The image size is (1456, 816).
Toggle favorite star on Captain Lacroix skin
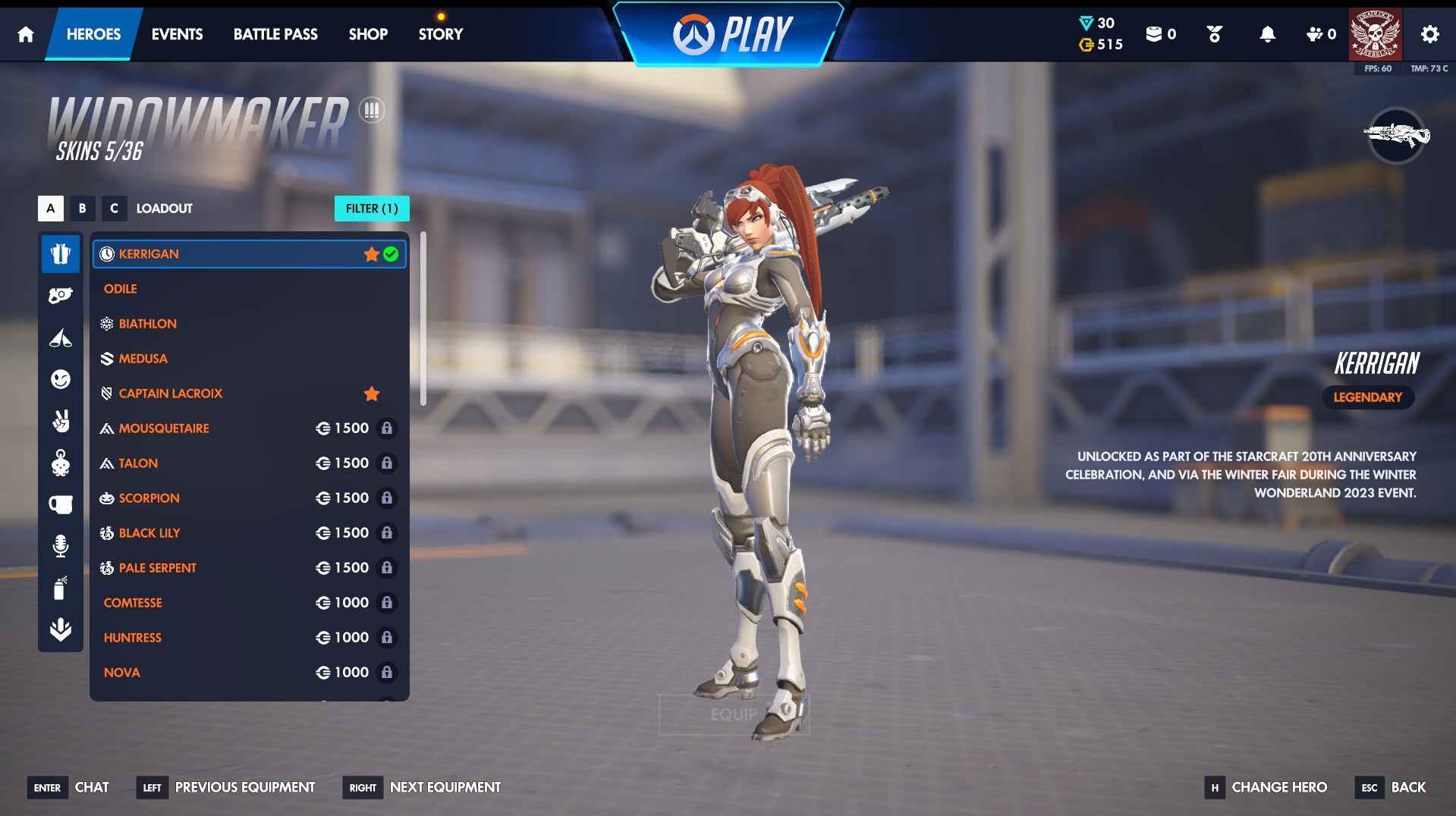[x=371, y=394]
